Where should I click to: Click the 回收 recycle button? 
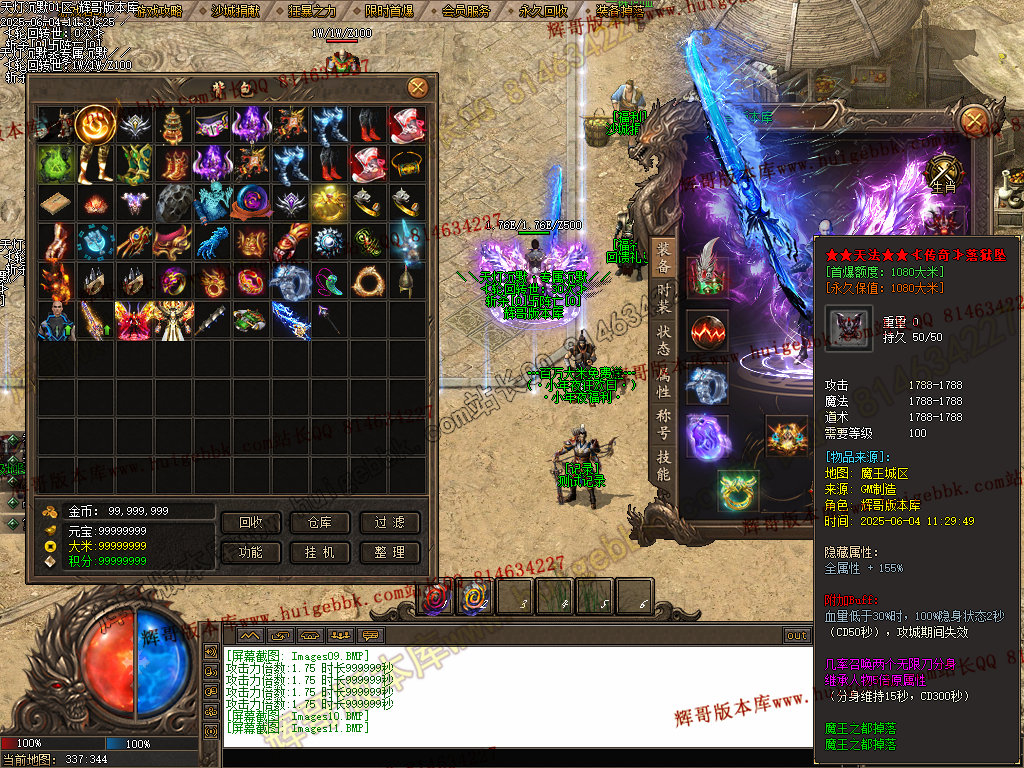click(x=251, y=523)
